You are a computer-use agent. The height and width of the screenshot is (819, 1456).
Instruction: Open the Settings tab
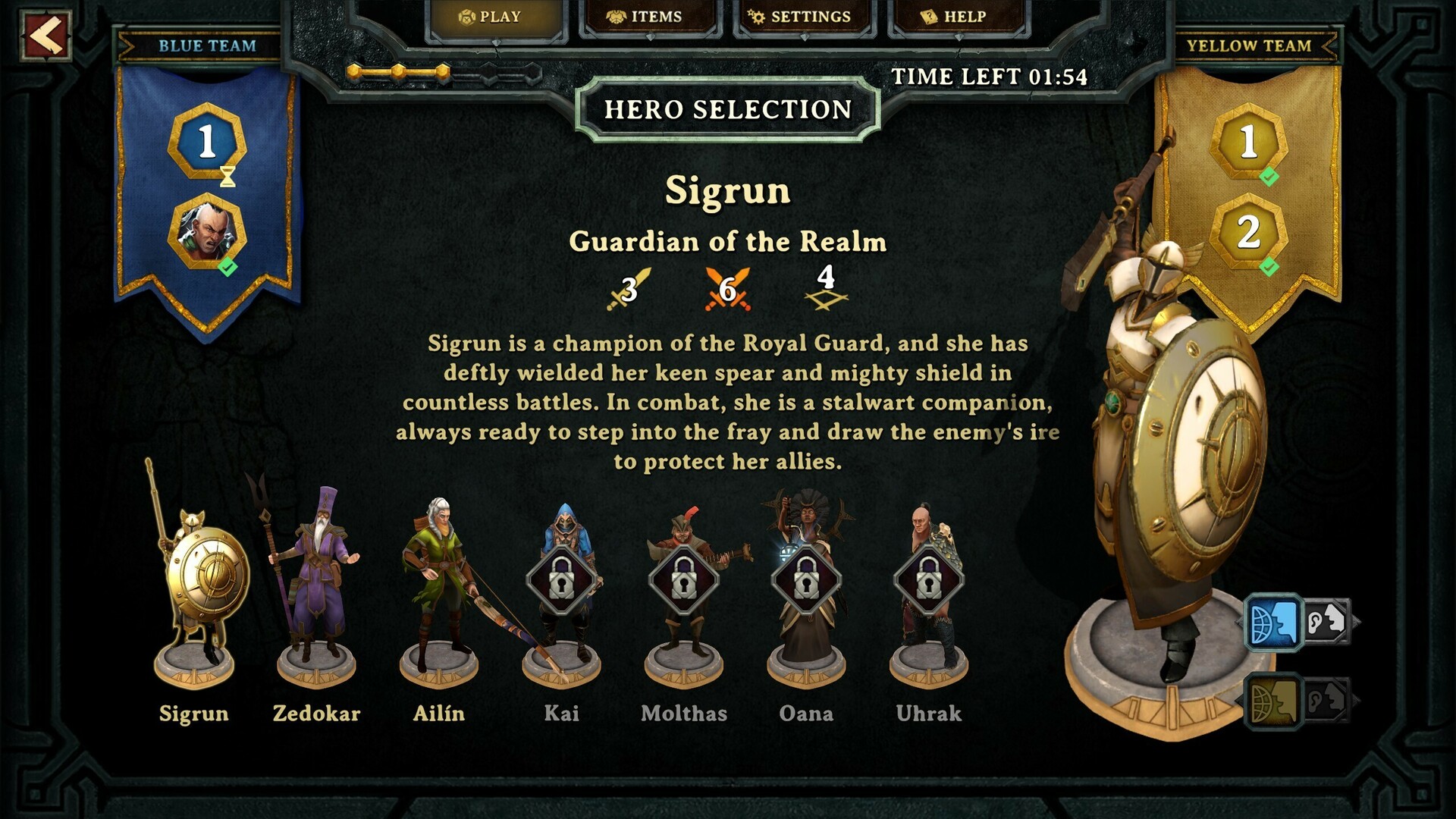coord(803,17)
